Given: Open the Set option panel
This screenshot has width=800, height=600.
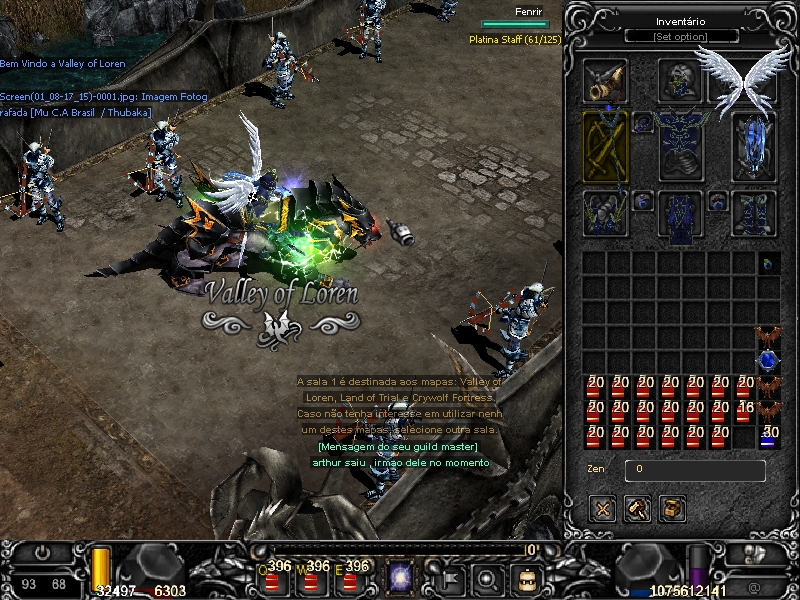Looking at the screenshot, I should point(681,37).
